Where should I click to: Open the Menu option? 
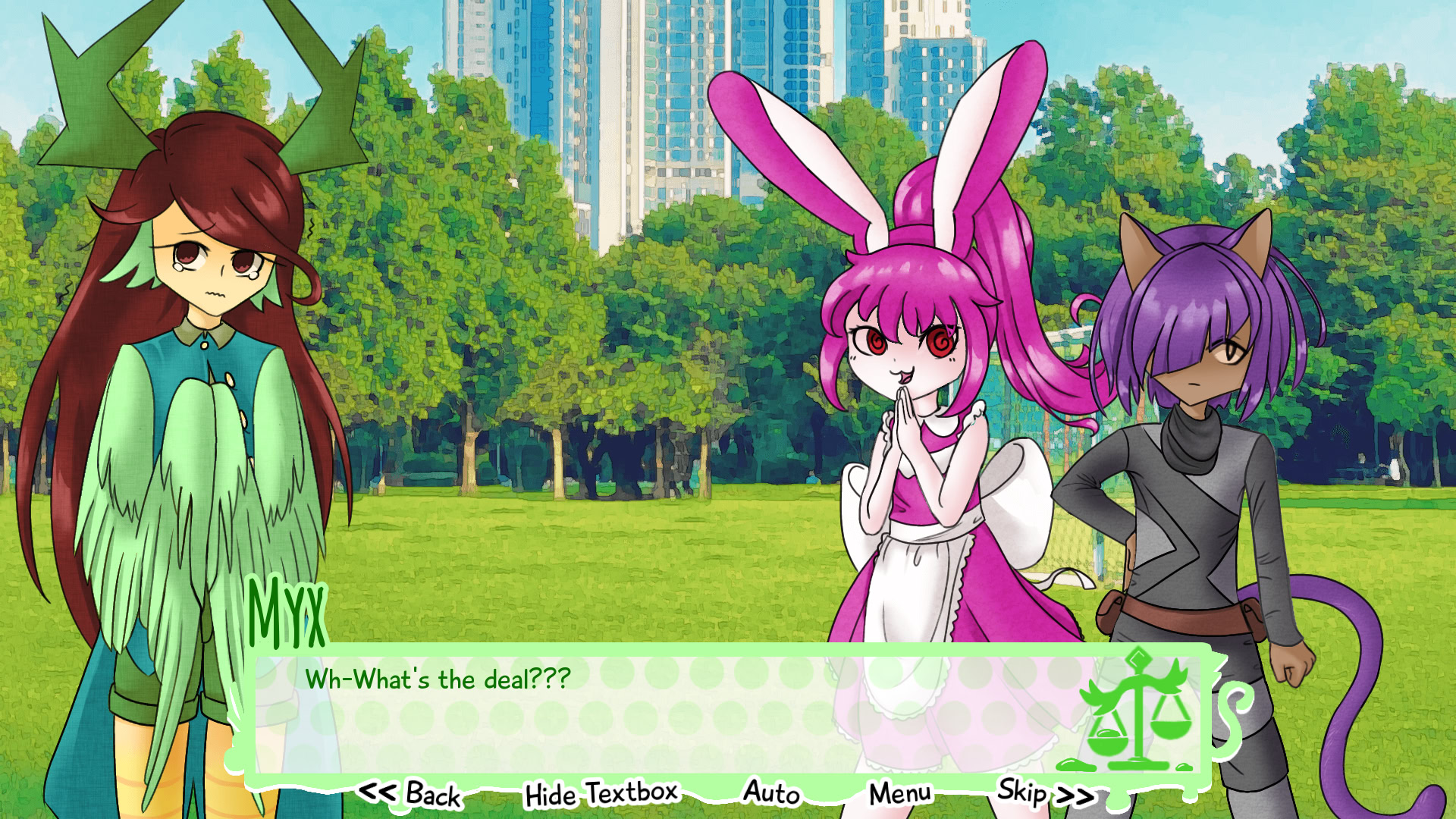(899, 793)
